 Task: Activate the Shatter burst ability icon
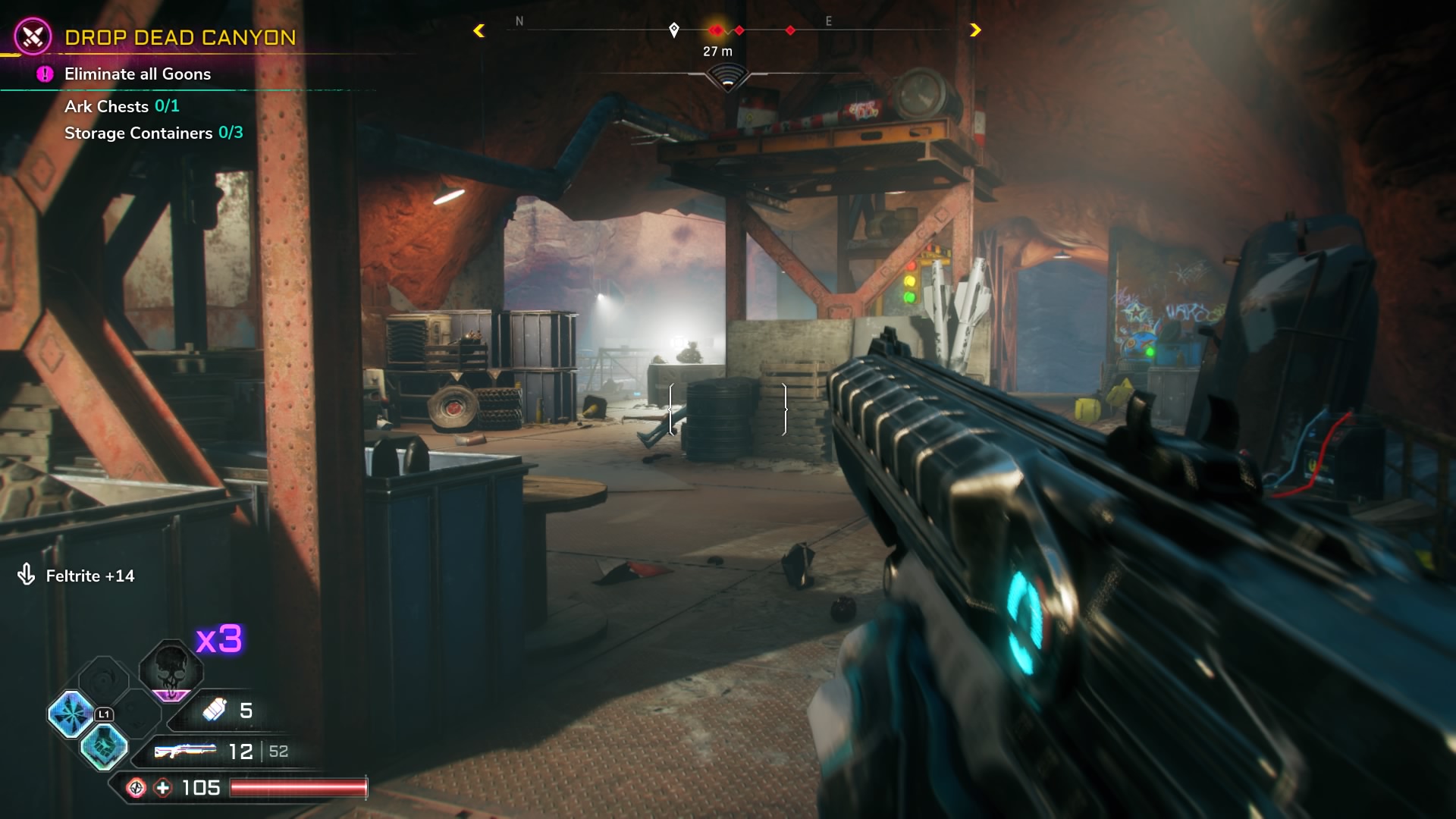point(71,714)
